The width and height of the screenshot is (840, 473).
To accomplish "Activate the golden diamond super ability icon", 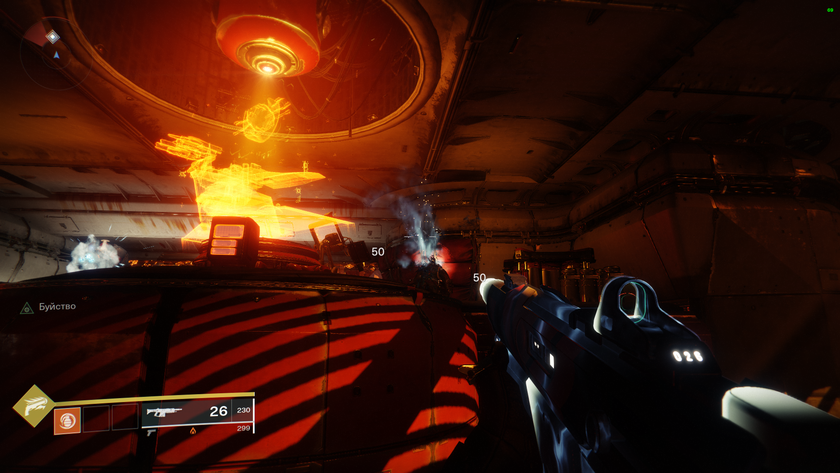I will click(32, 405).
